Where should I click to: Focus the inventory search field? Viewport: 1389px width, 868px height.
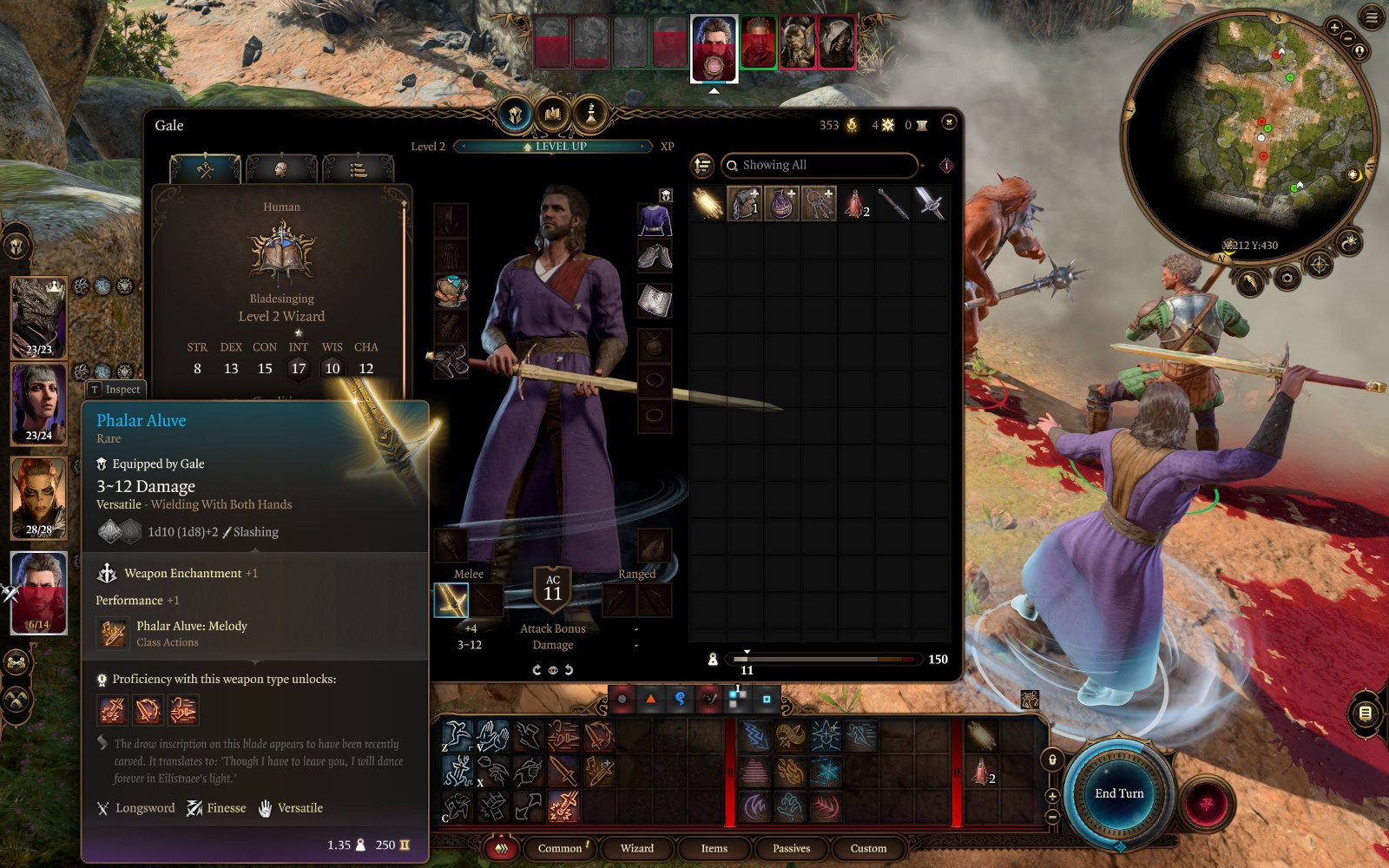[x=820, y=165]
